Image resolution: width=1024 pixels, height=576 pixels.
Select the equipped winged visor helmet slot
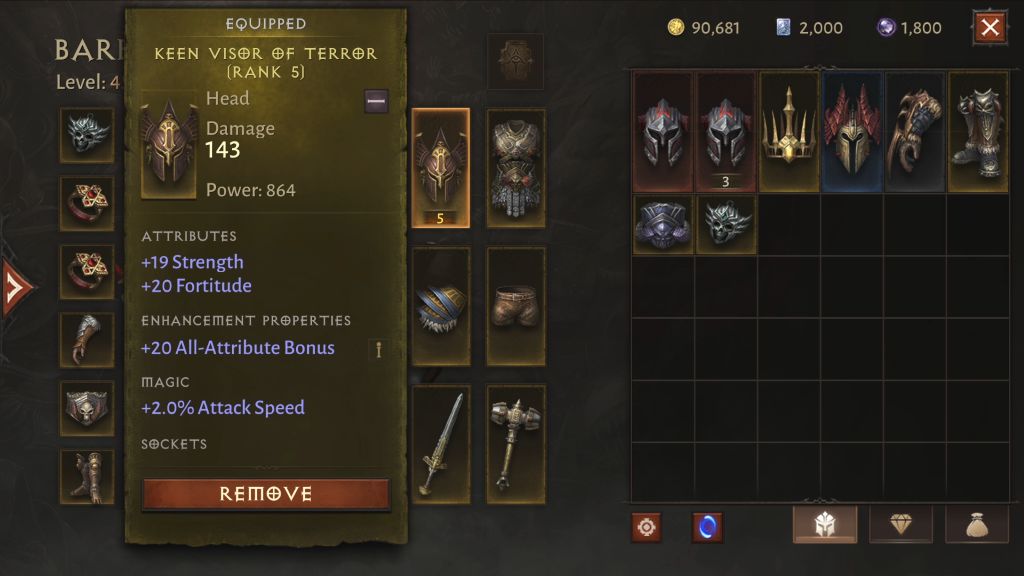(x=441, y=167)
